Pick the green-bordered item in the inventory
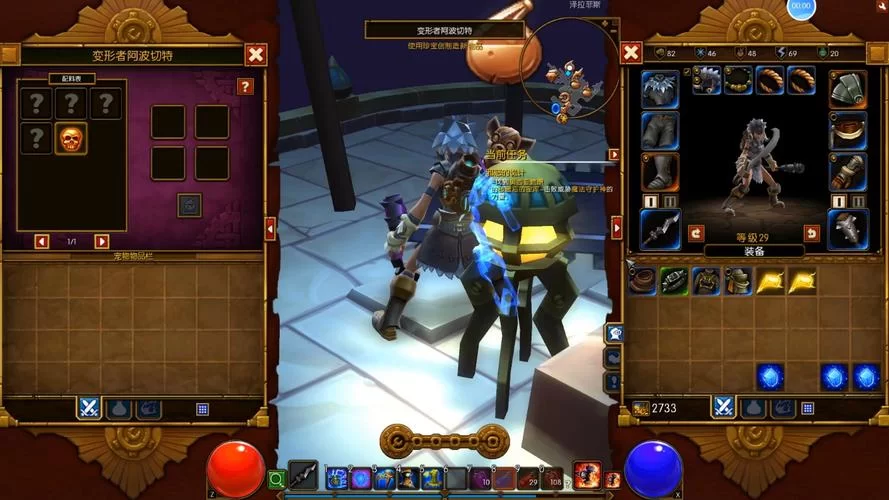 pos(673,281)
